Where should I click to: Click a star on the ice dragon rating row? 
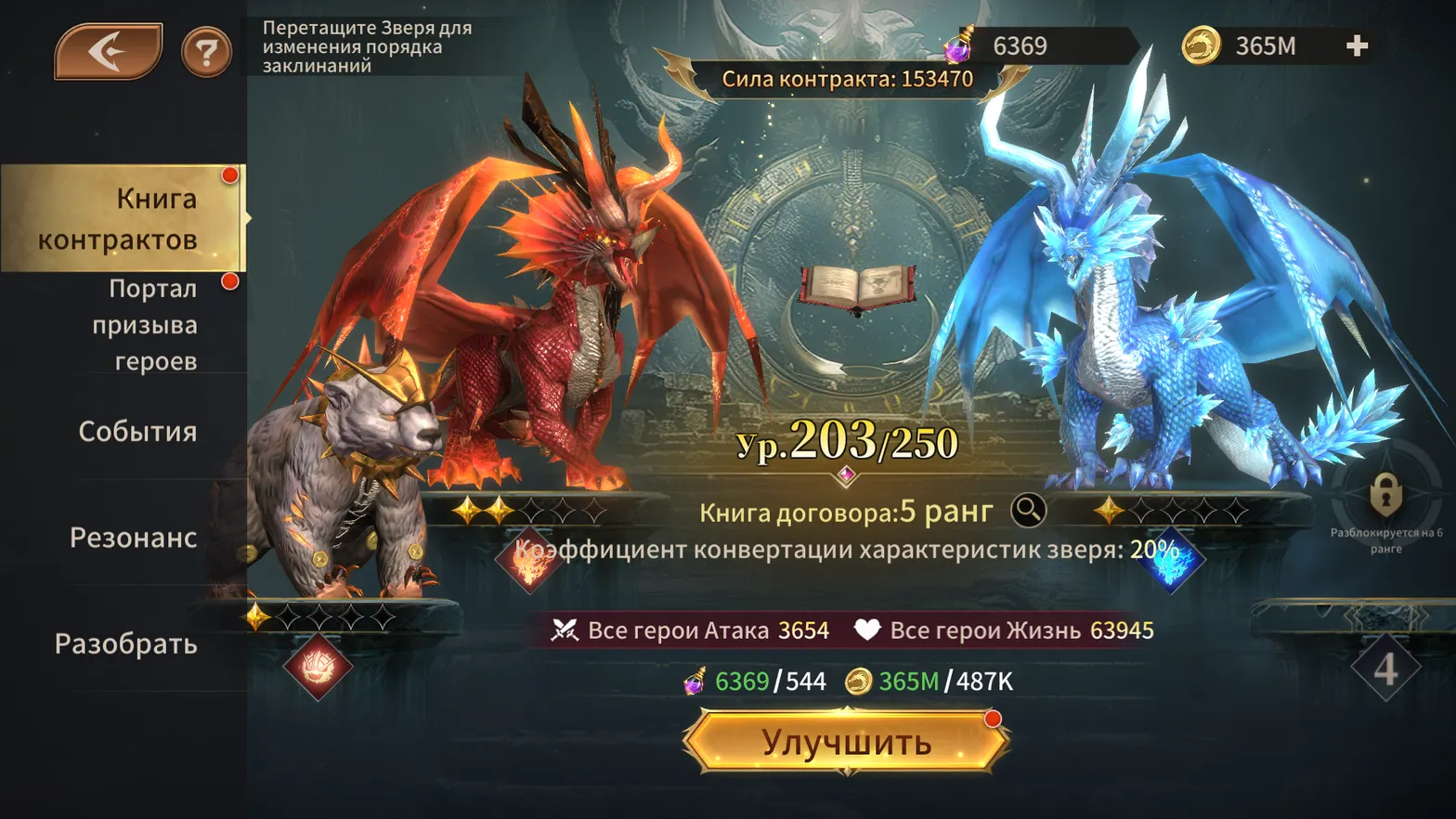(x=1109, y=509)
